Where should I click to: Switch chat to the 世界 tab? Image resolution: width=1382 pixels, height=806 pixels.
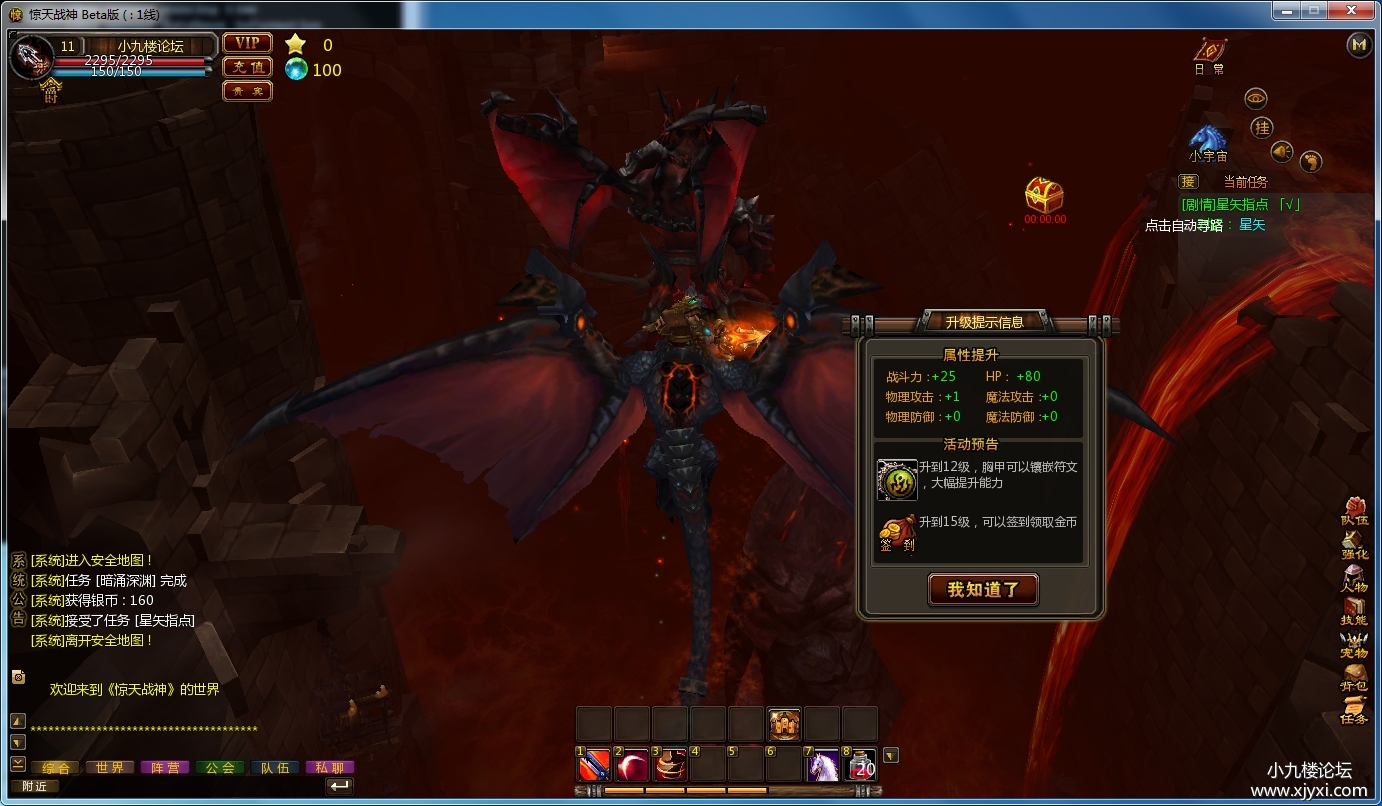click(x=110, y=767)
